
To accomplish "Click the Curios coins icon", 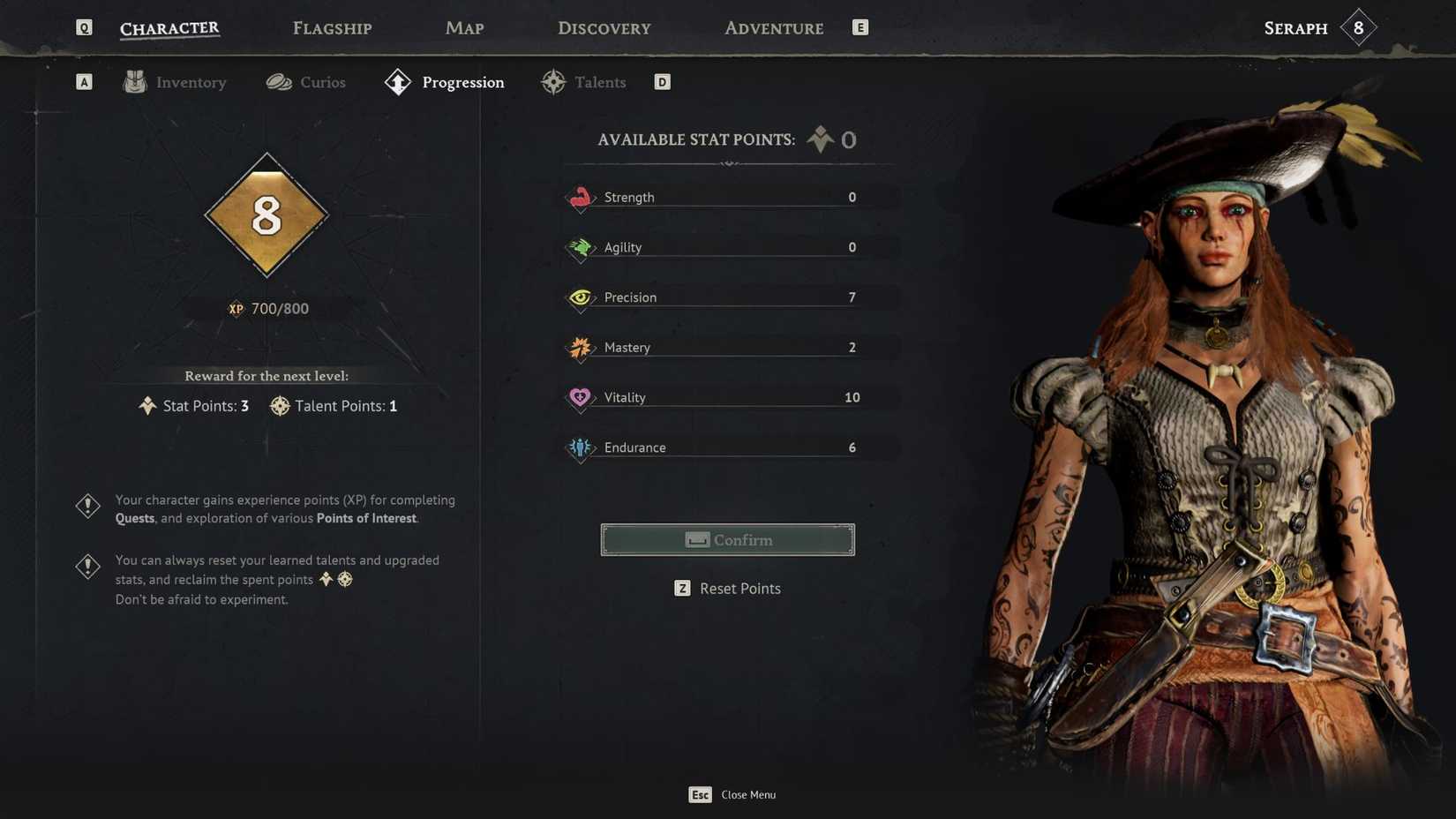I will click(279, 81).
